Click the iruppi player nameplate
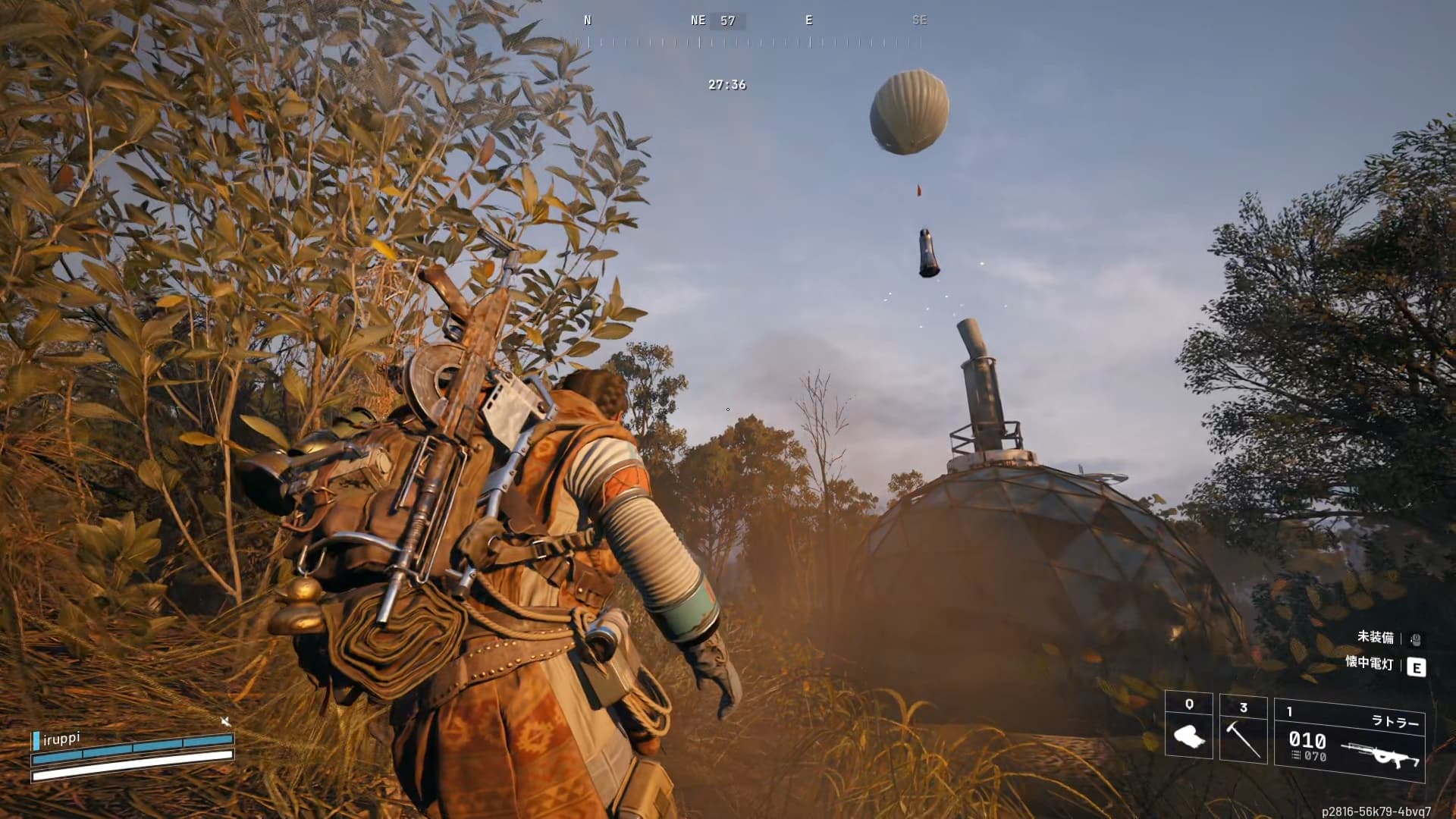The height and width of the screenshot is (819, 1456). pos(61,739)
